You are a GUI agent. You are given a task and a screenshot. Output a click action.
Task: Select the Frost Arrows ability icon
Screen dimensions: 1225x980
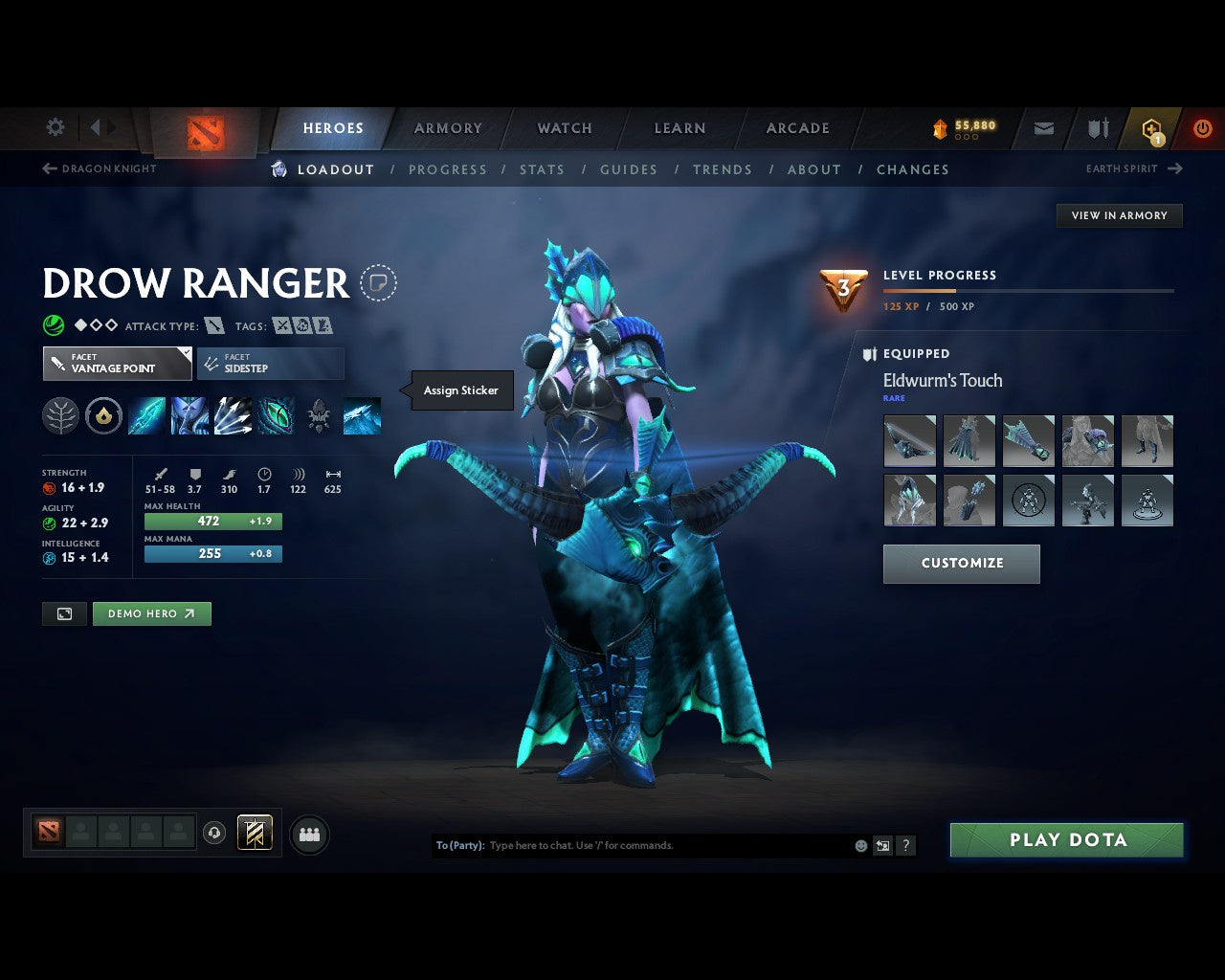146,414
